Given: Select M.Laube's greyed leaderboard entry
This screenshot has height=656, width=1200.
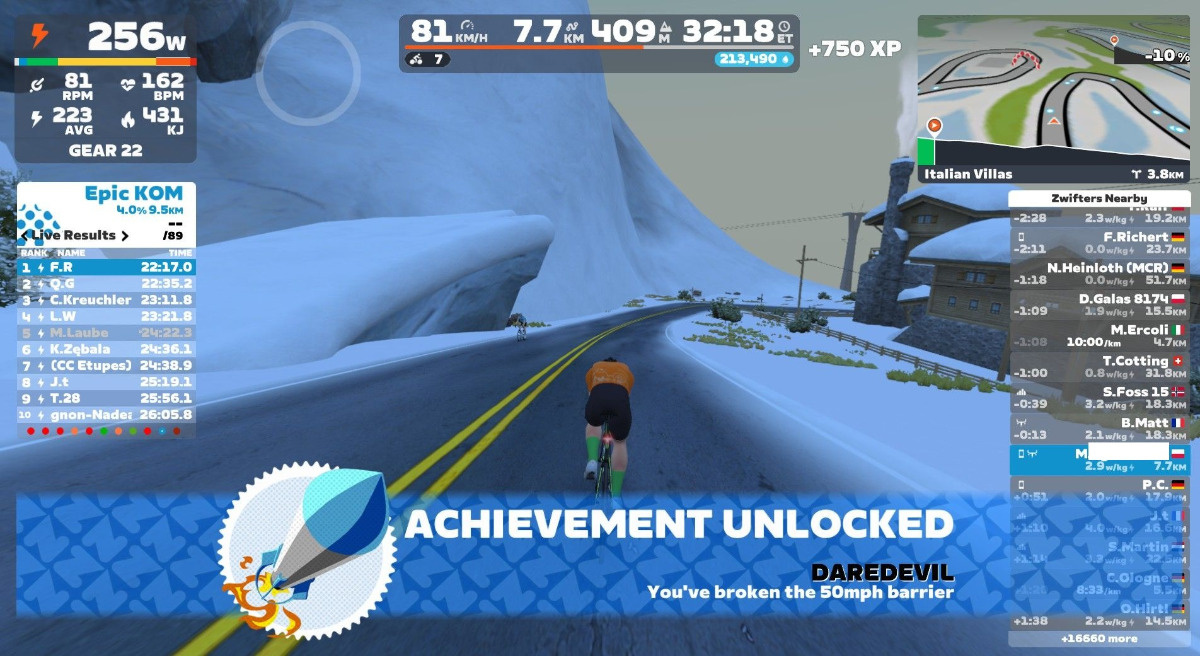Looking at the screenshot, I should click(106, 332).
